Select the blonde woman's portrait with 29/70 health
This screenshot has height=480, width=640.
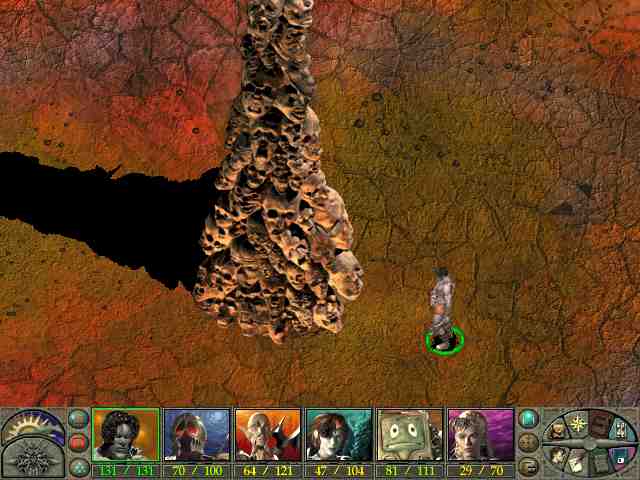tap(480, 435)
